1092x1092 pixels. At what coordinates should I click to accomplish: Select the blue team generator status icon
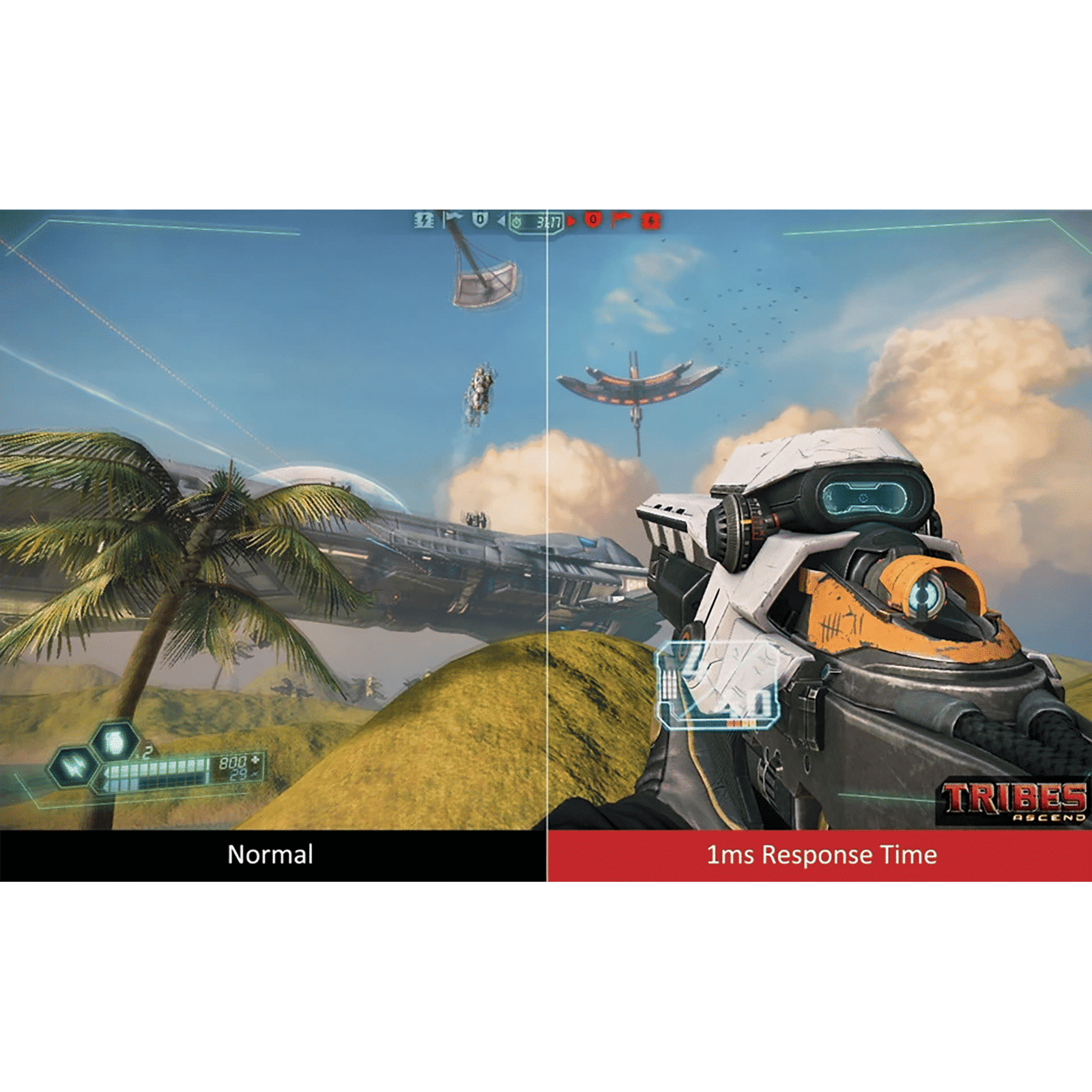[x=423, y=220]
